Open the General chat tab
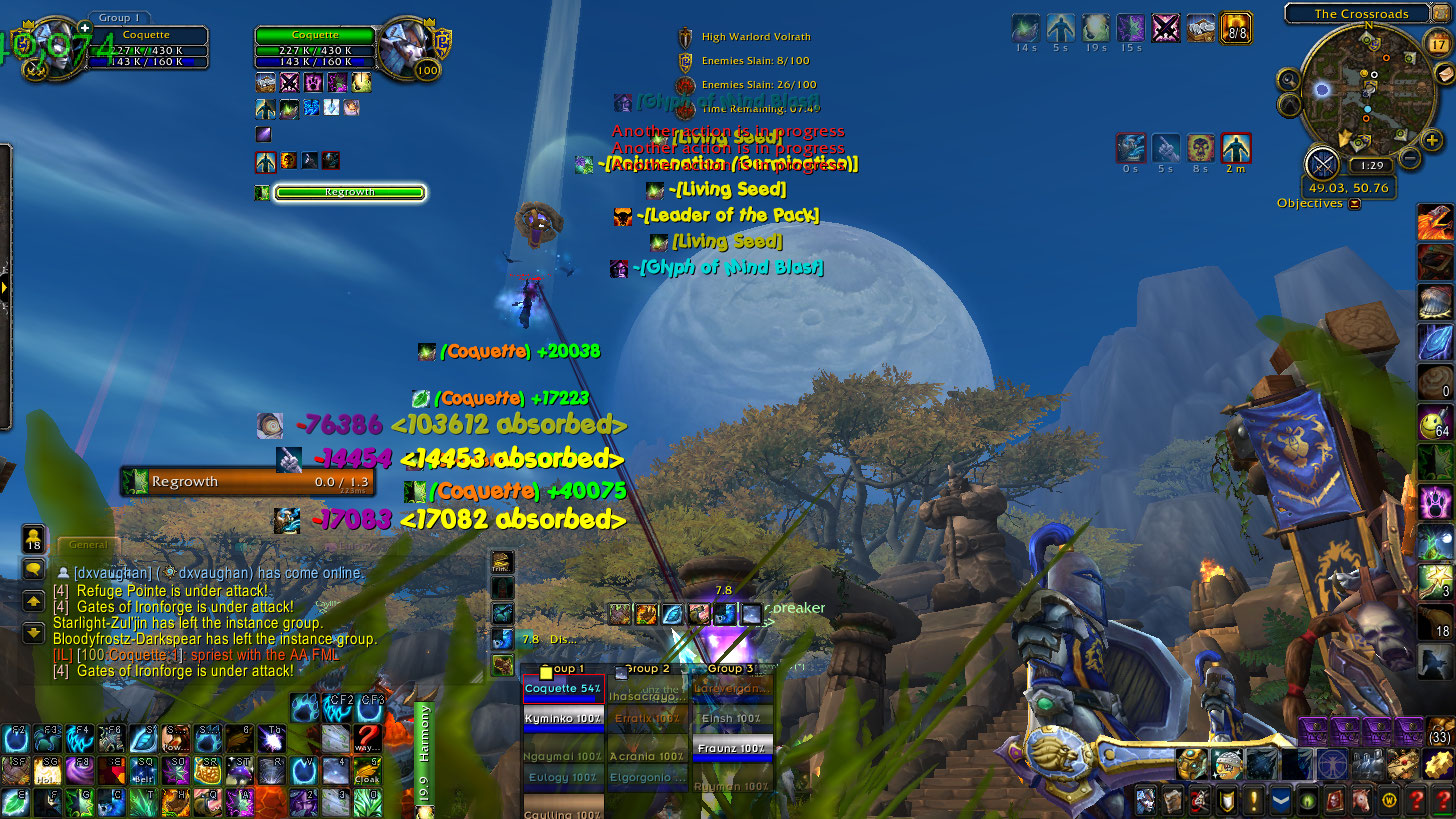This screenshot has height=819, width=1456. [88, 545]
